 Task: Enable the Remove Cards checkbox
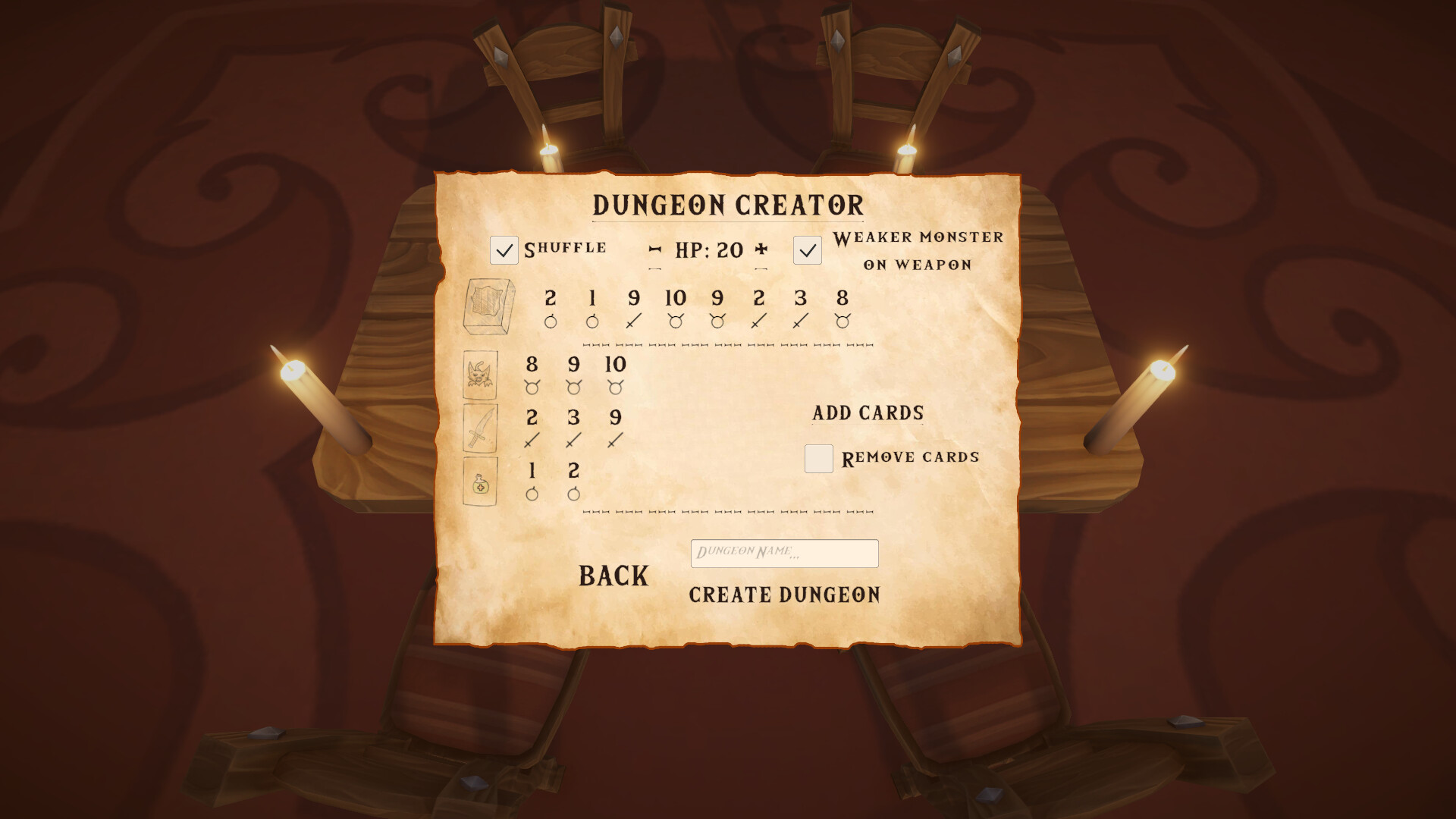click(818, 459)
